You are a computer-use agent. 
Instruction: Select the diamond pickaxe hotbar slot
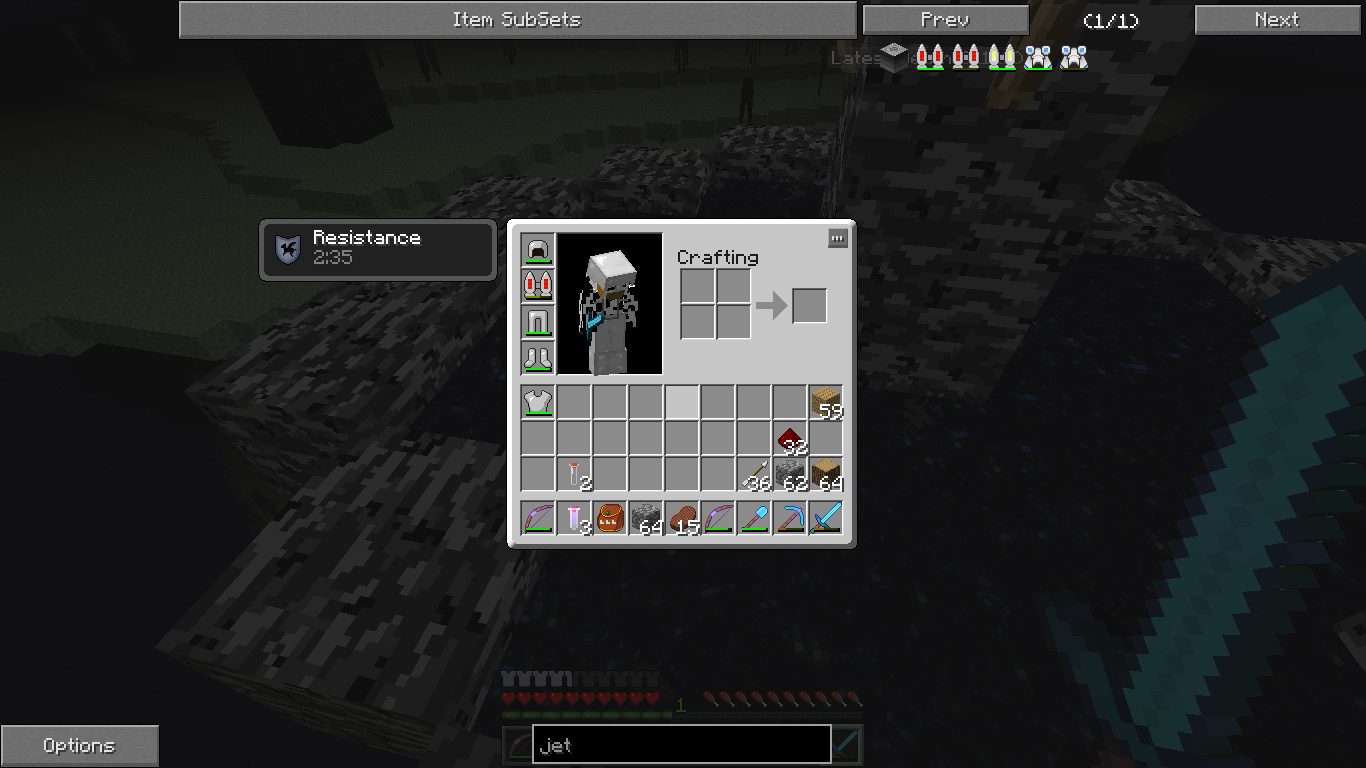(790, 518)
